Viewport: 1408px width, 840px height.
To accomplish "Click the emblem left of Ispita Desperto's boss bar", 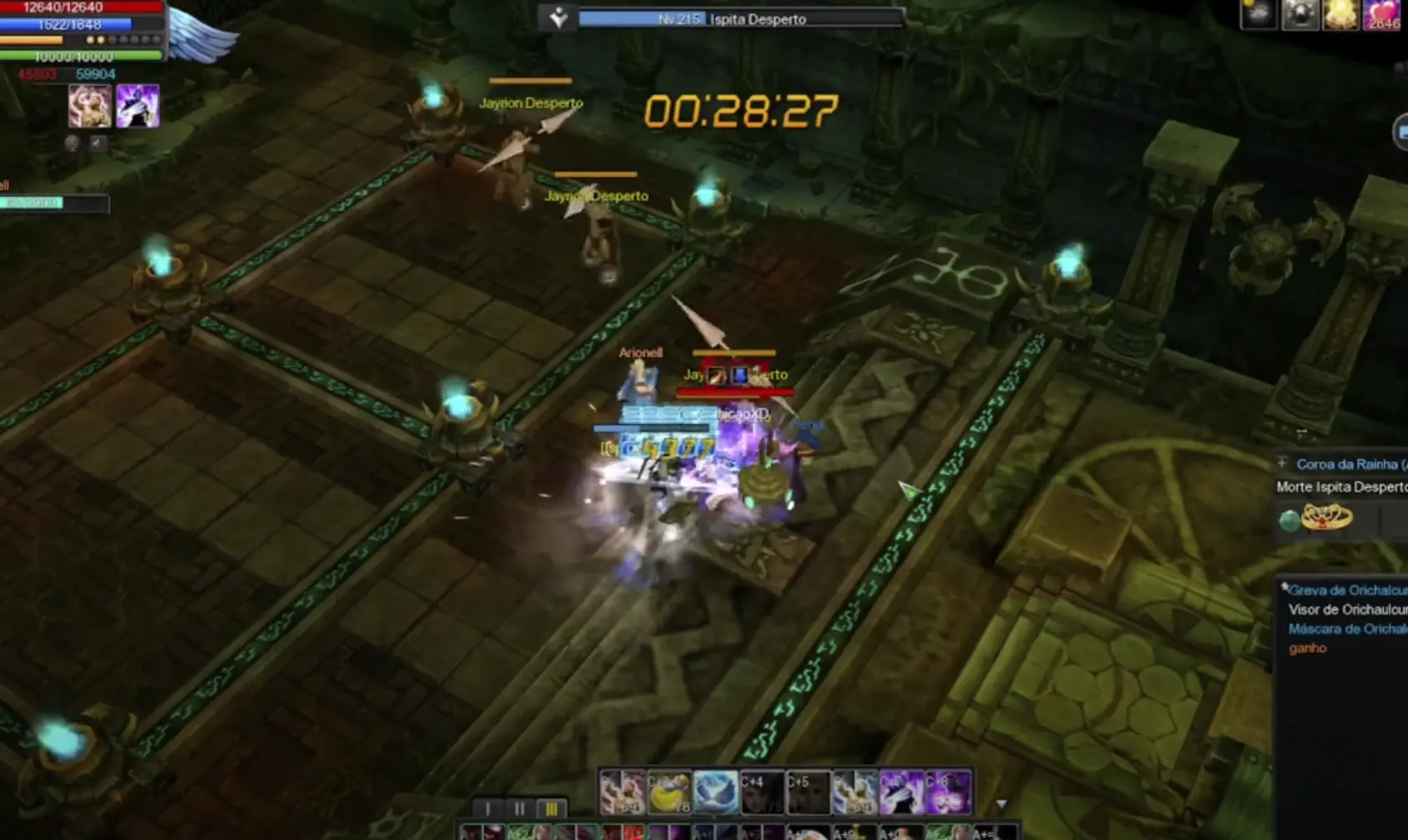I will point(560,15).
